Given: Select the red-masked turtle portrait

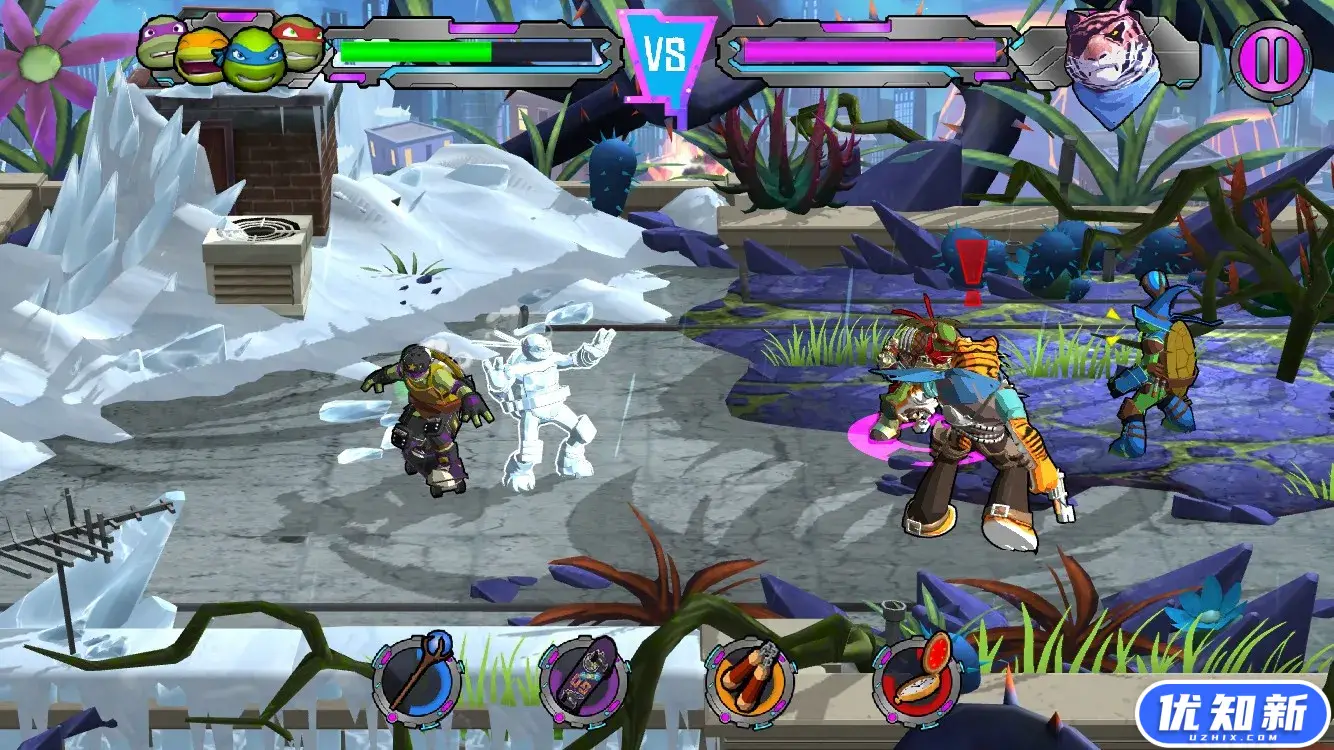Looking at the screenshot, I should 301,43.
